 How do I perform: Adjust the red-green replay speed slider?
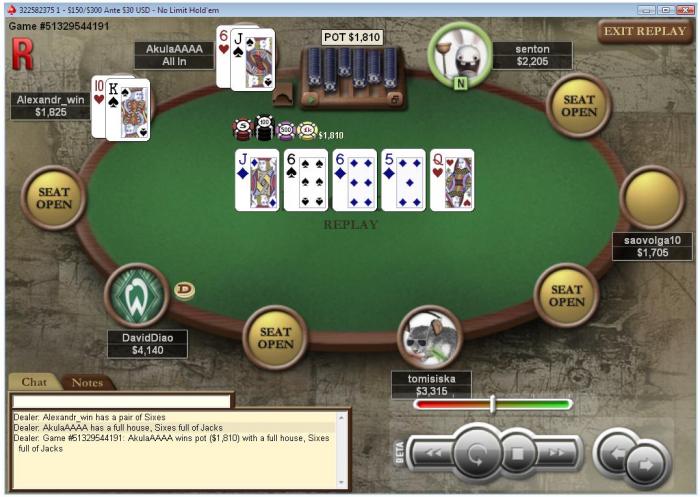[x=492, y=404]
